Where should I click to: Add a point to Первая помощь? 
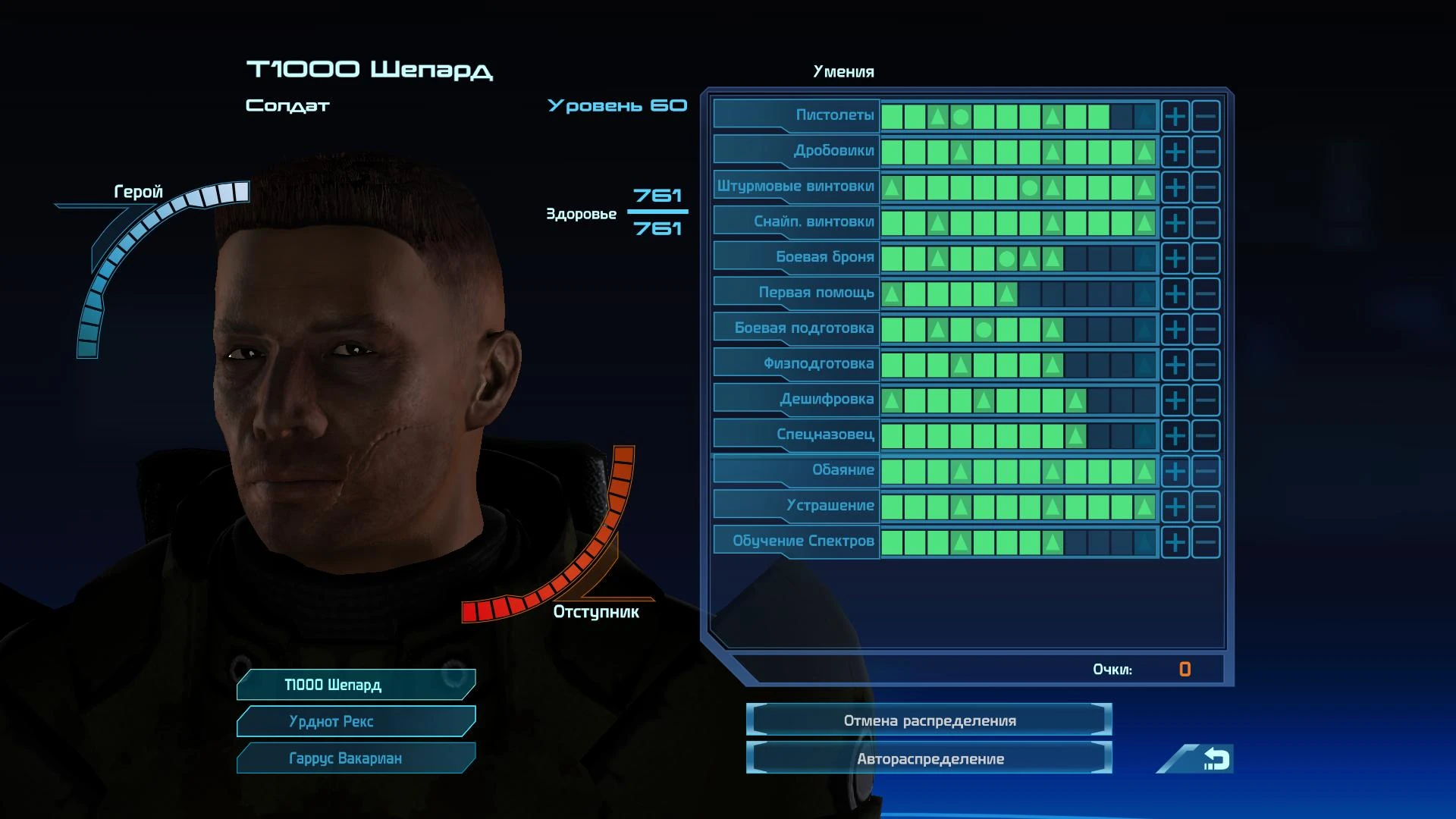point(1175,294)
